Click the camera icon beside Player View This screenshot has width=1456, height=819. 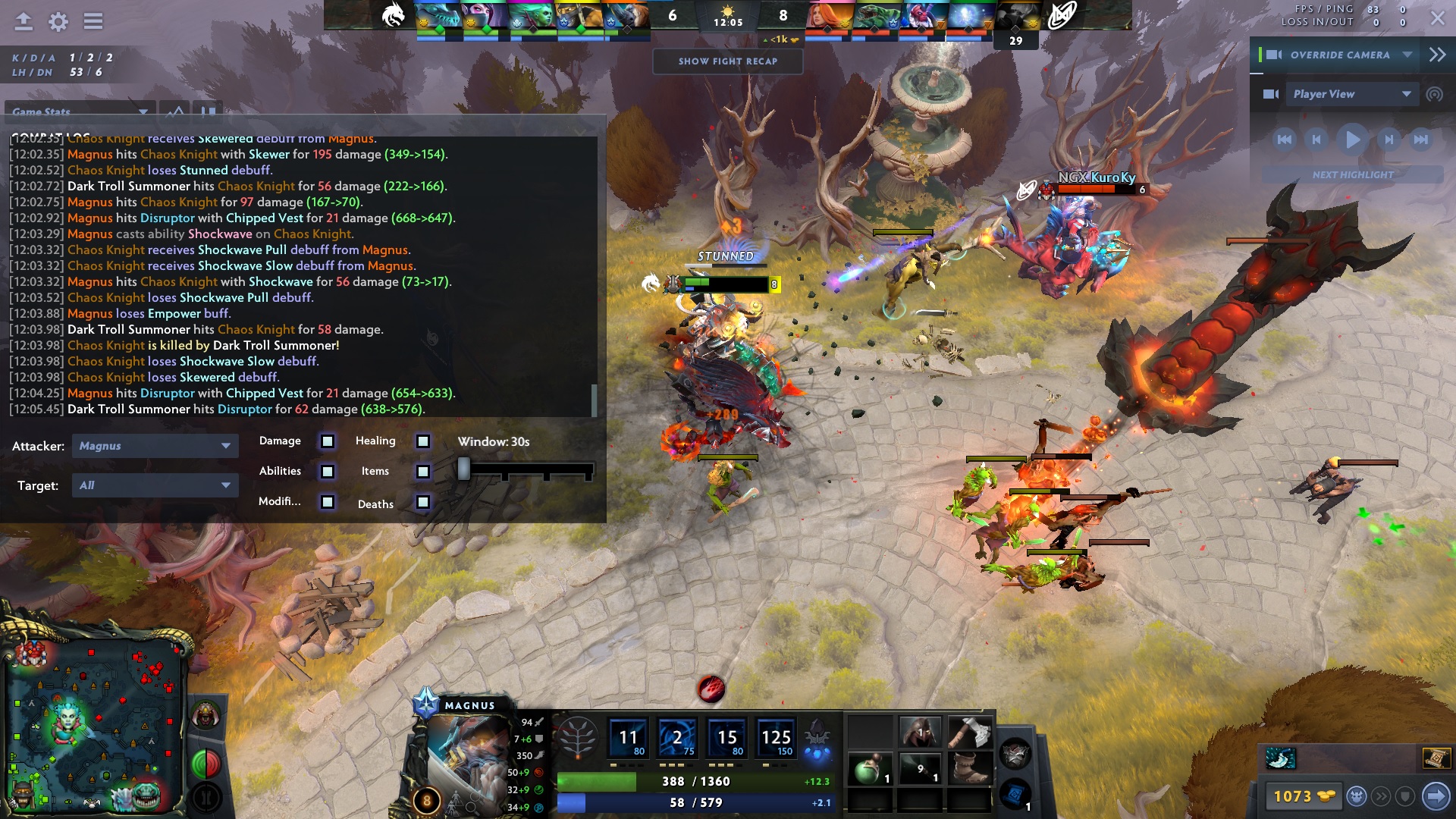pyautogui.click(x=1270, y=94)
